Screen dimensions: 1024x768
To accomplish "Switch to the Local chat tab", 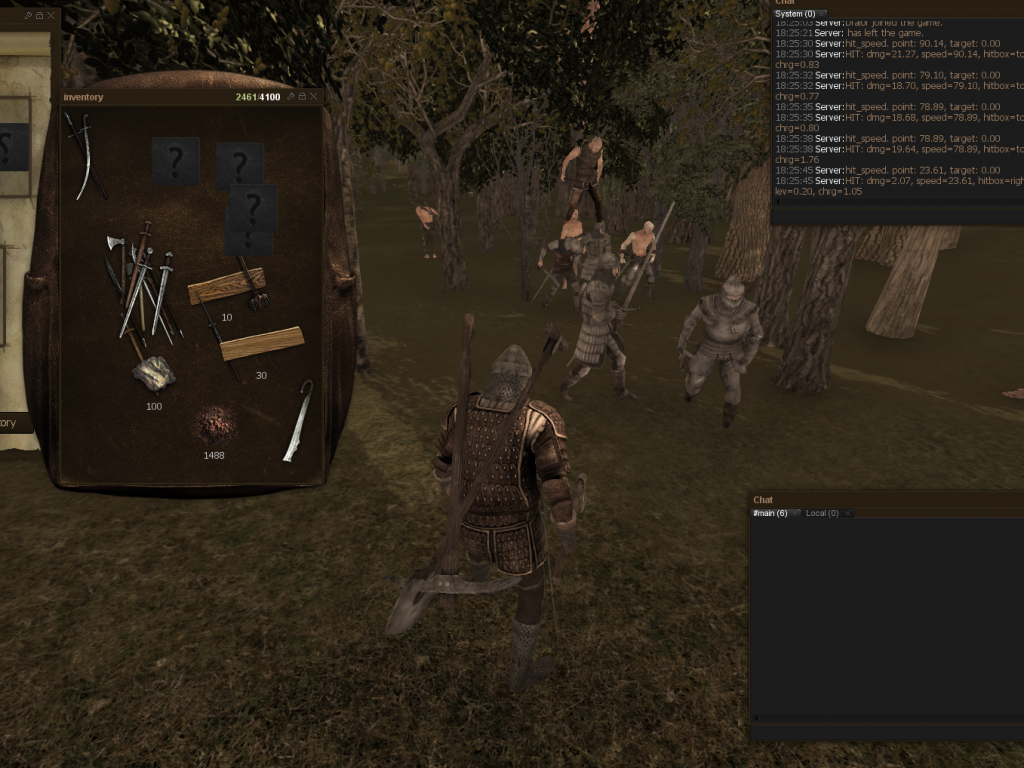I will click(821, 513).
